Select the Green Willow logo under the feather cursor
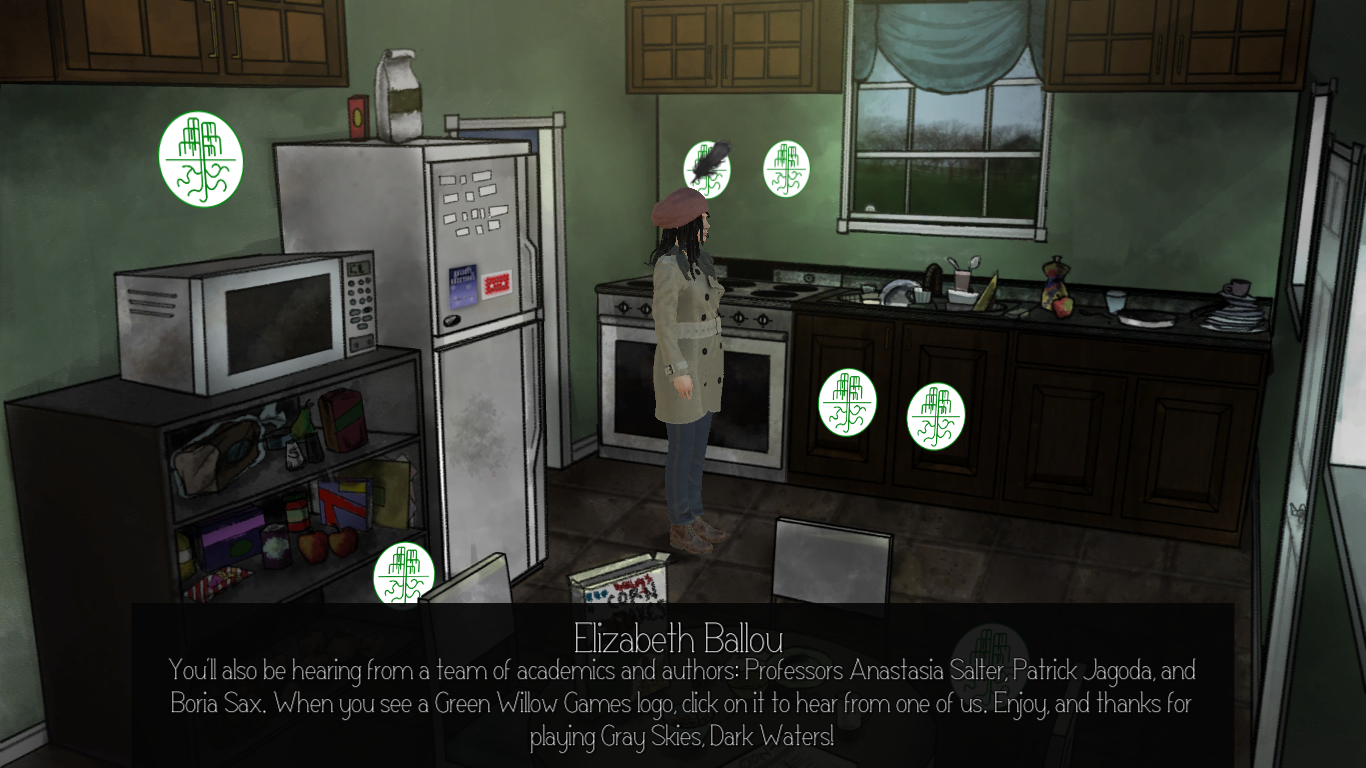The image size is (1366, 768). click(705, 172)
